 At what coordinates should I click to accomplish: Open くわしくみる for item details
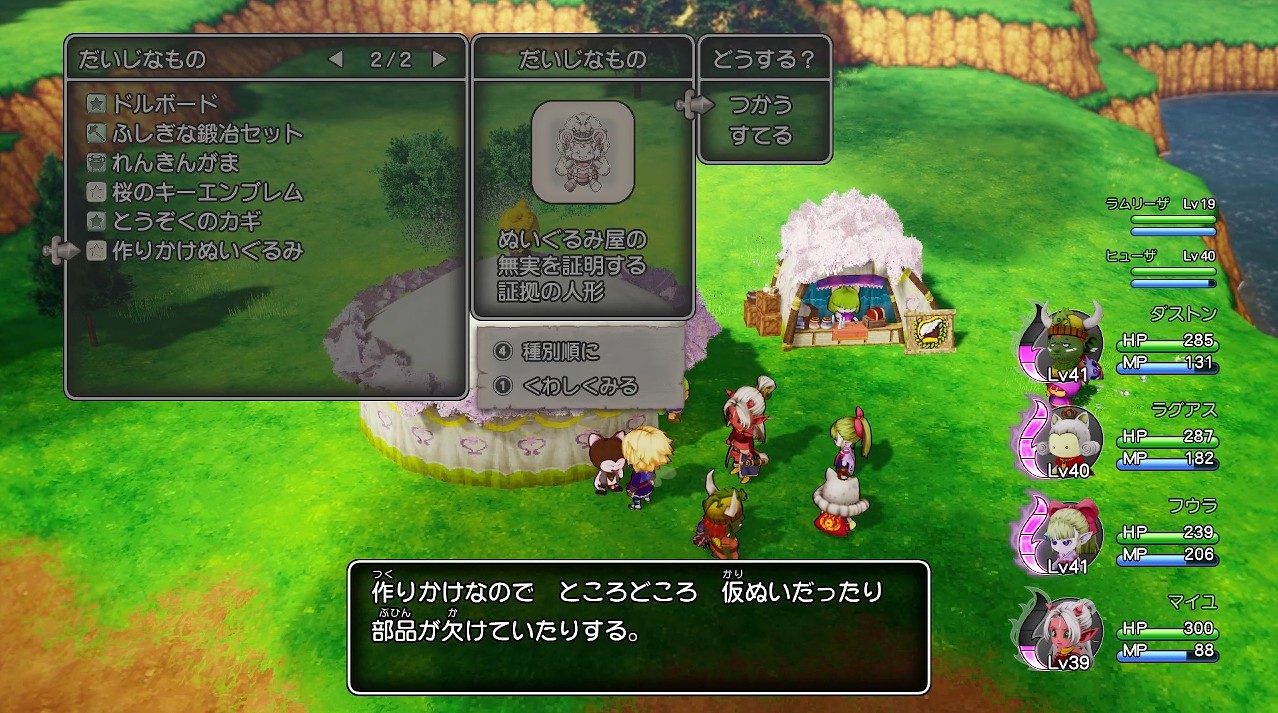[580, 385]
